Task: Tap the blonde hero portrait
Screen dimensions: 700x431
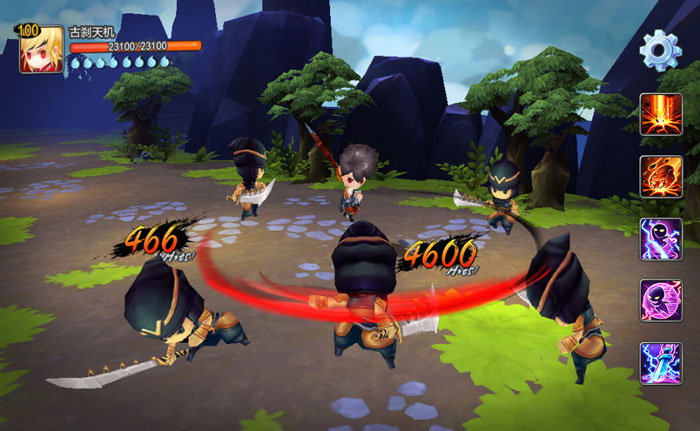Action: tap(41, 50)
